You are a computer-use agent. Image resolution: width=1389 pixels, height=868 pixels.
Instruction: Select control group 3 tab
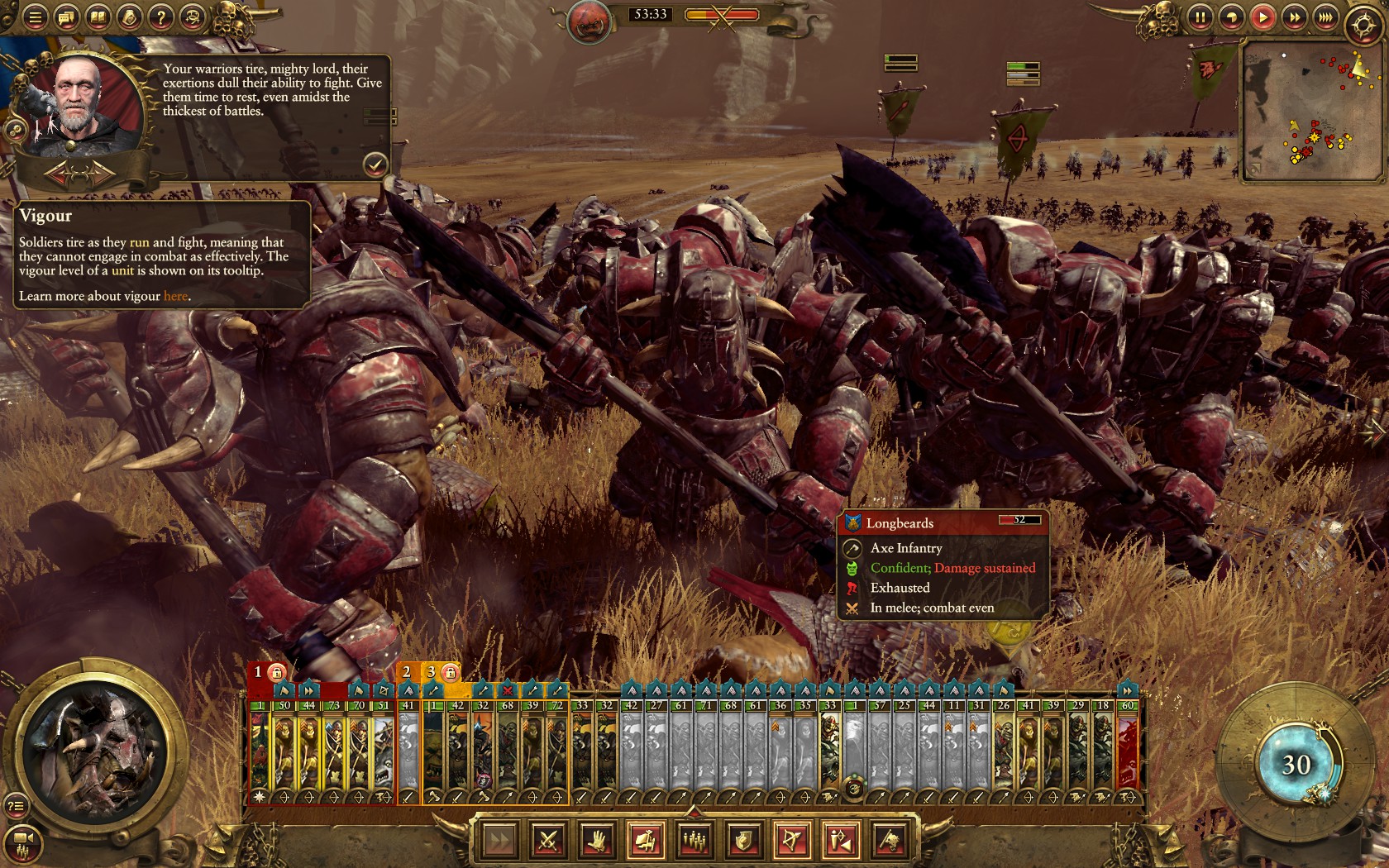432,672
